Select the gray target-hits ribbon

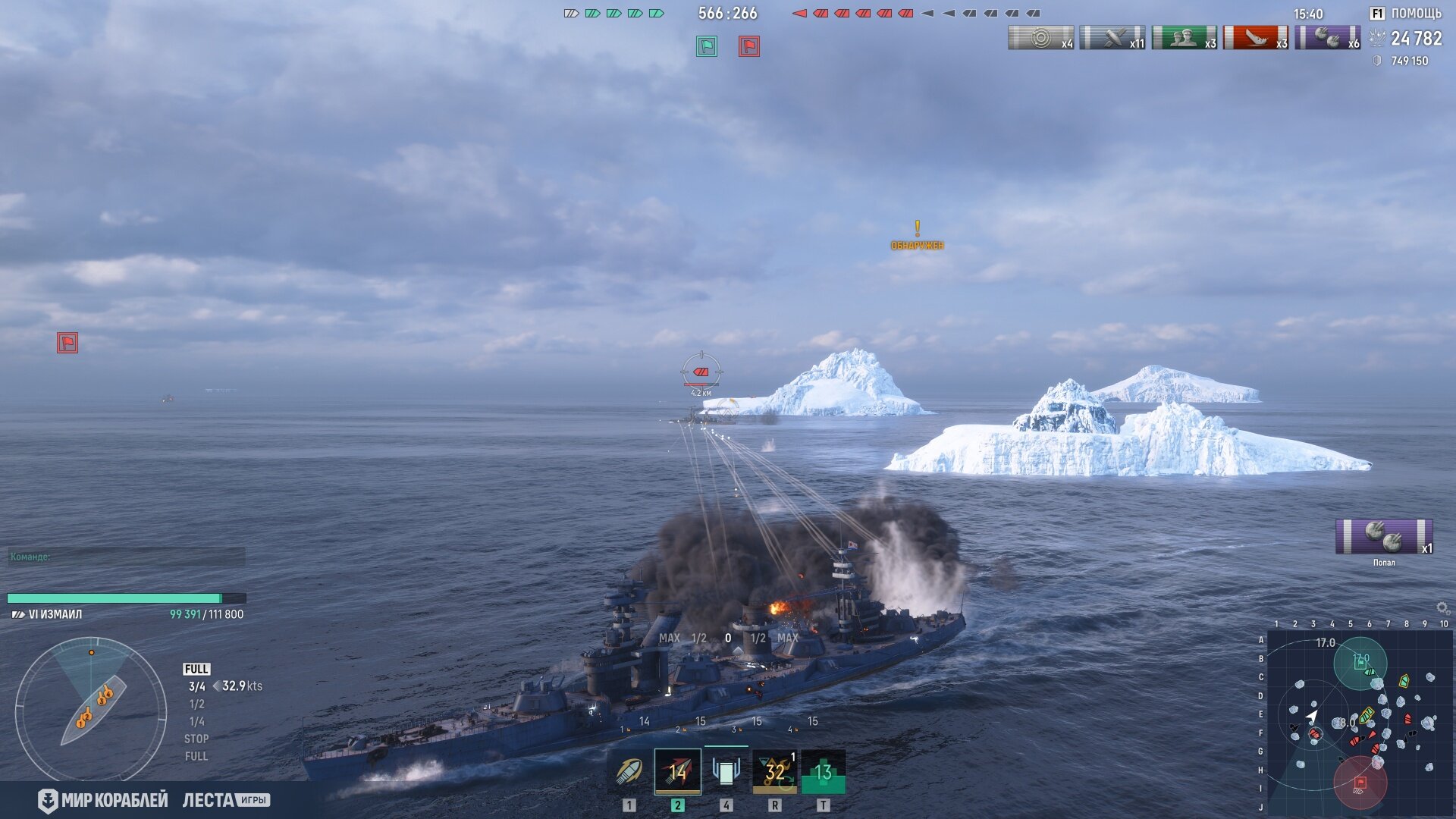(x=1040, y=38)
